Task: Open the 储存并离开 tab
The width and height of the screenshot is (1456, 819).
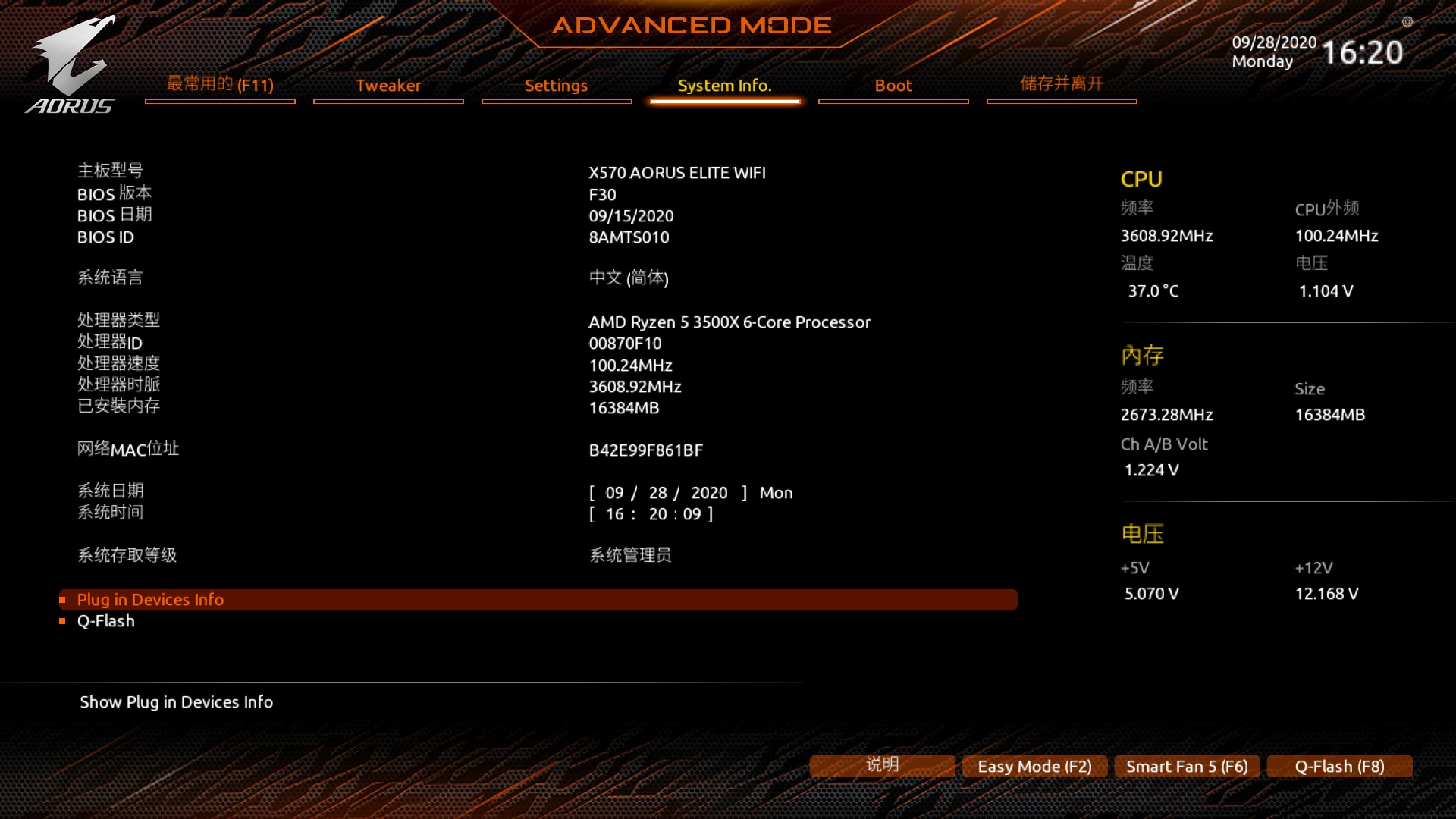Action: coord(1060,84)
